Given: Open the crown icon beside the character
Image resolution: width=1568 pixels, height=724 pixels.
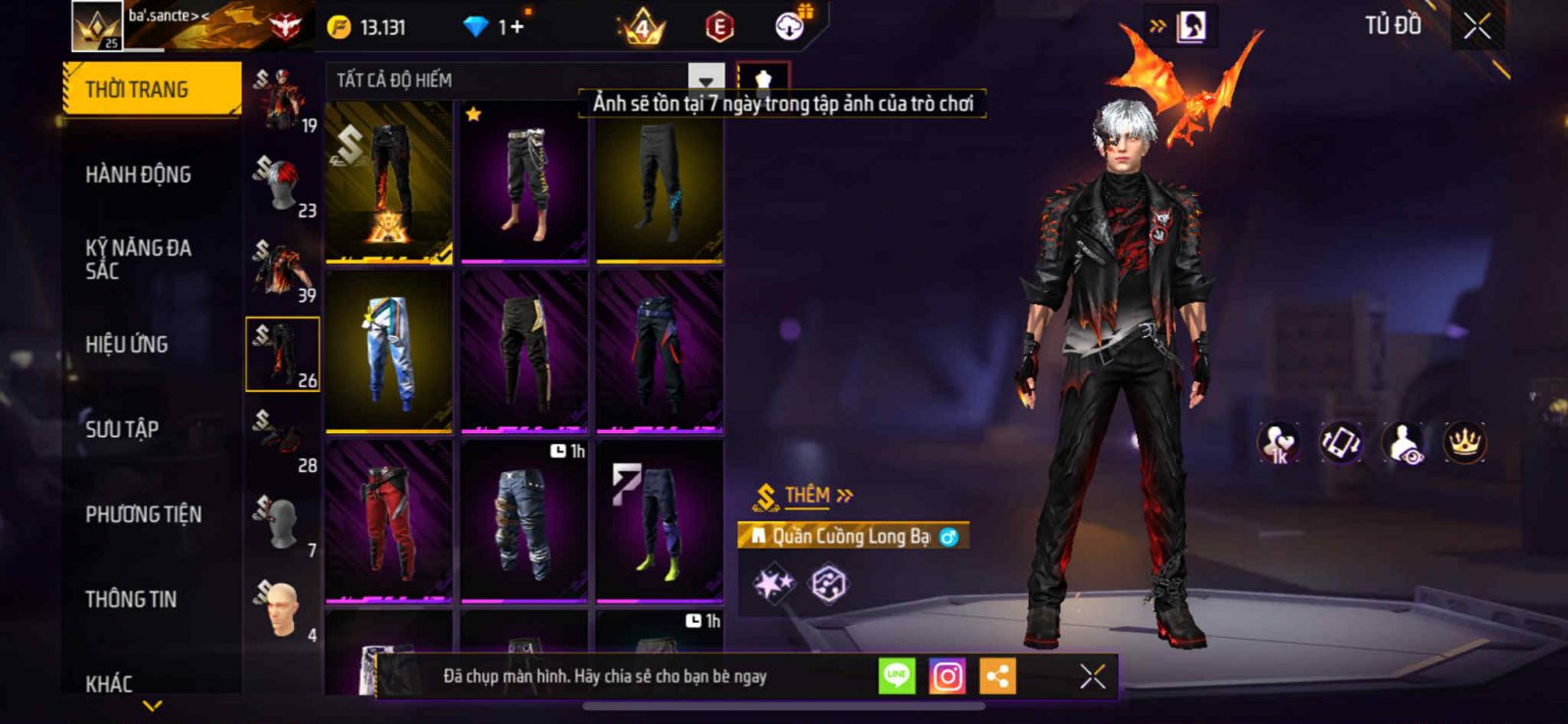Looking at the screenshot, I should click(1464, 443).
